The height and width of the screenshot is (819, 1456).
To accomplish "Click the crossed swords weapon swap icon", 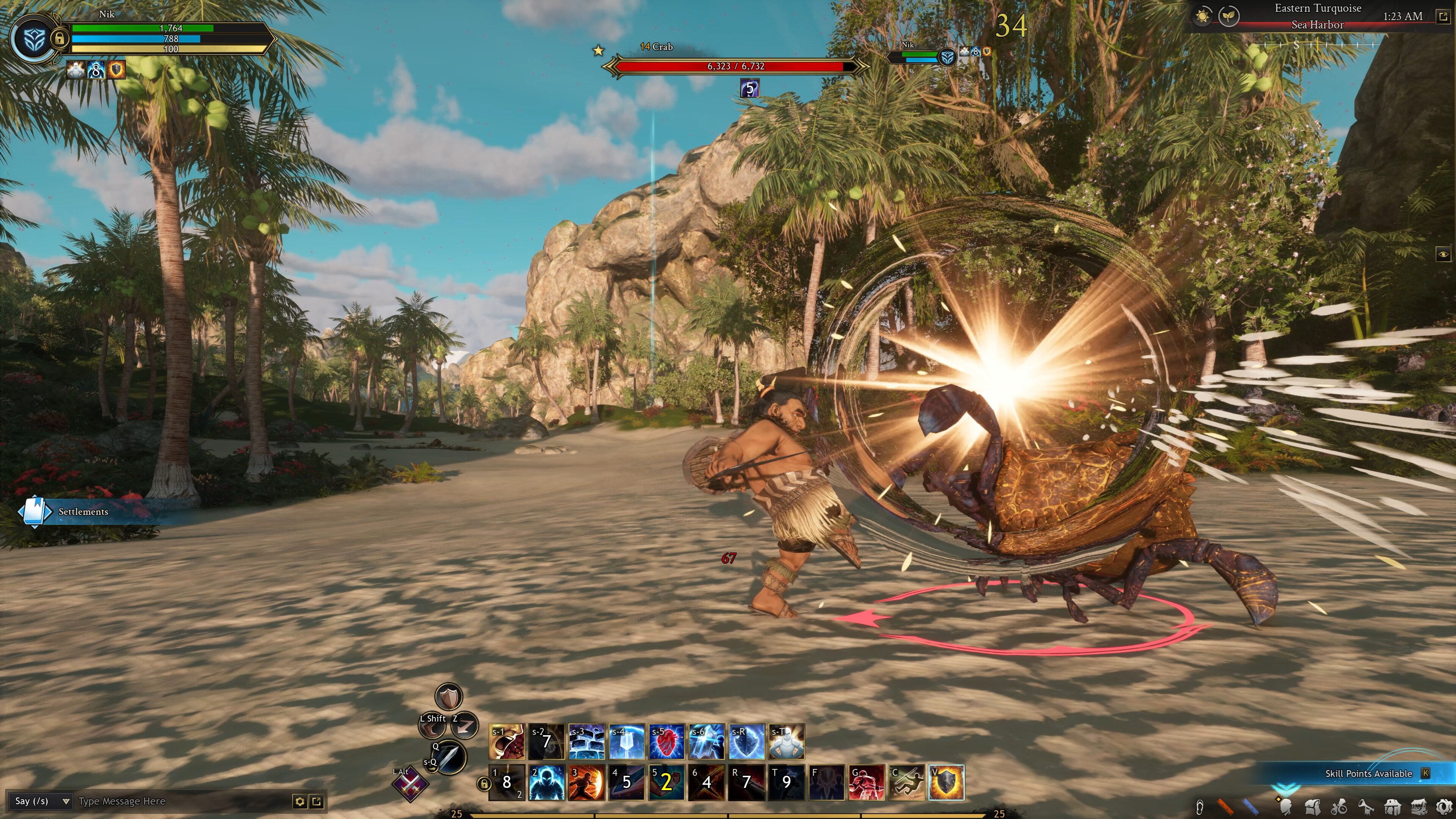I will [x=411, y=784].
